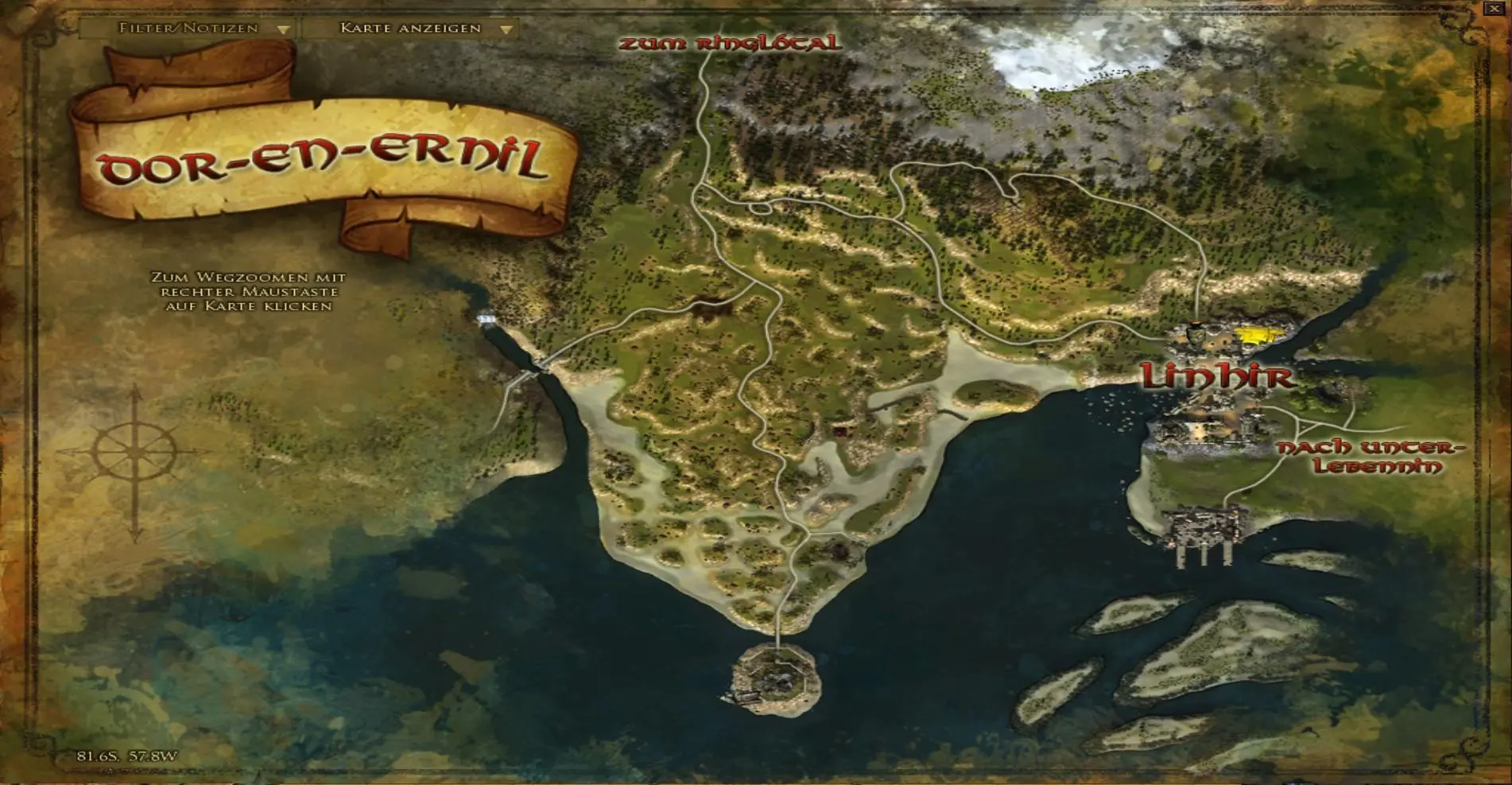
Task: Click the small dock icon on the western river
Action: pos(485,317)
